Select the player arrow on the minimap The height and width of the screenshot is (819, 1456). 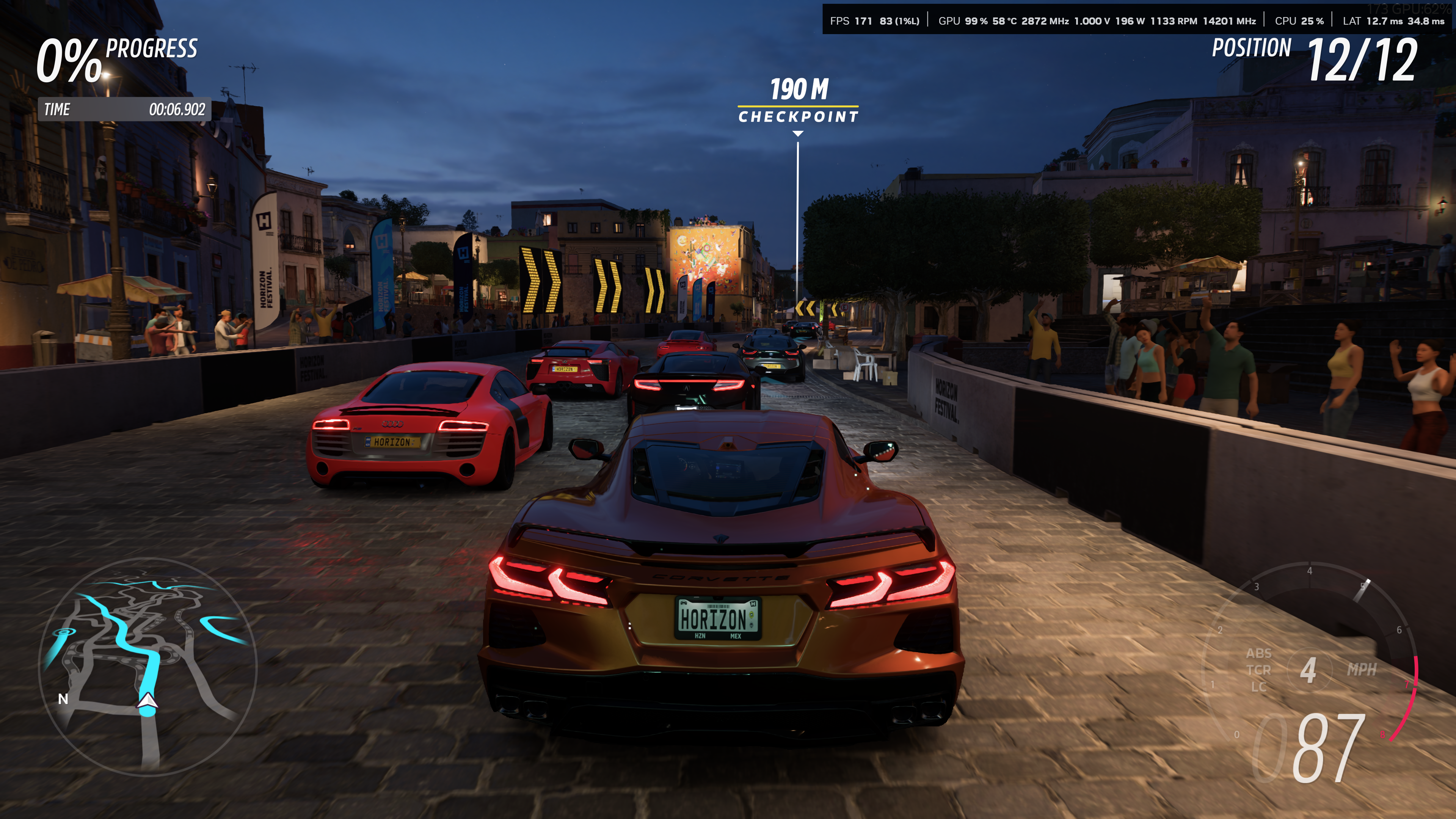coord(147,701)
